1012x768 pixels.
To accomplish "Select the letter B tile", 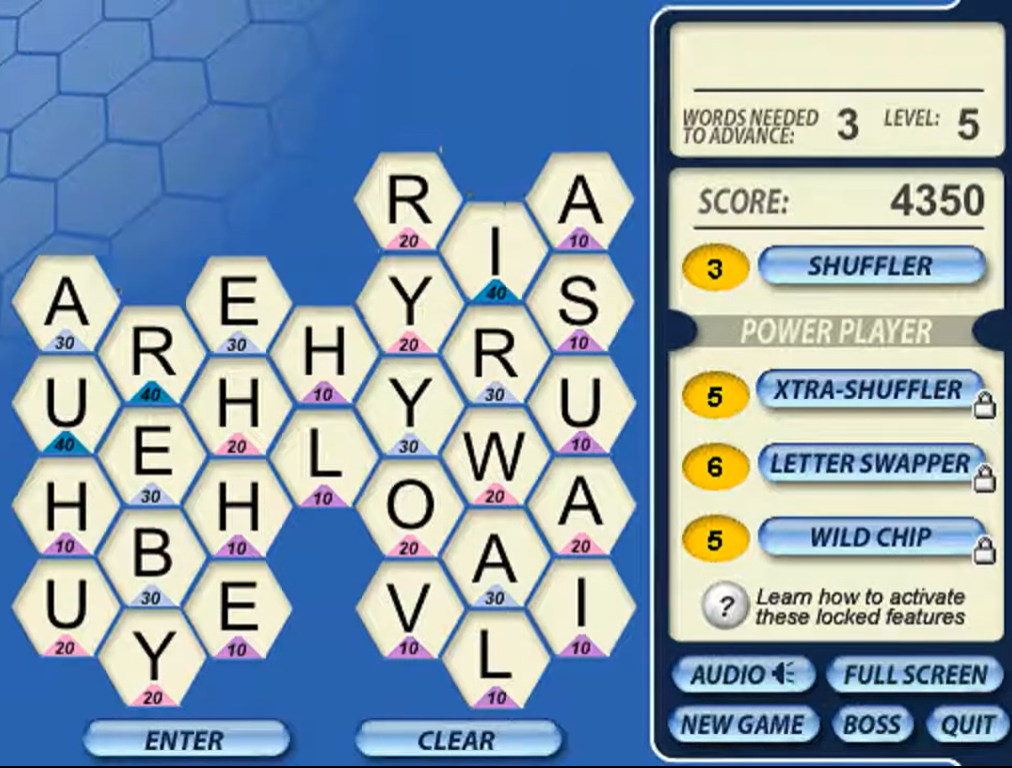I will coord(152,556).
